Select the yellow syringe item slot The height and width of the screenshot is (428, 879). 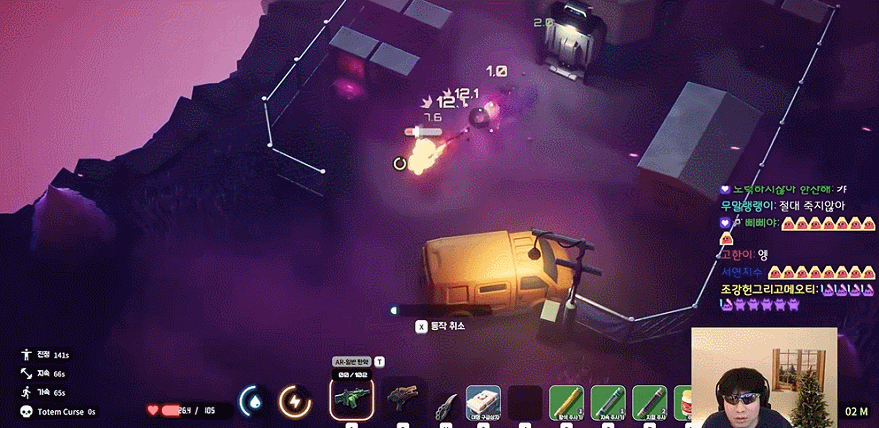click(x=566, y=402)
